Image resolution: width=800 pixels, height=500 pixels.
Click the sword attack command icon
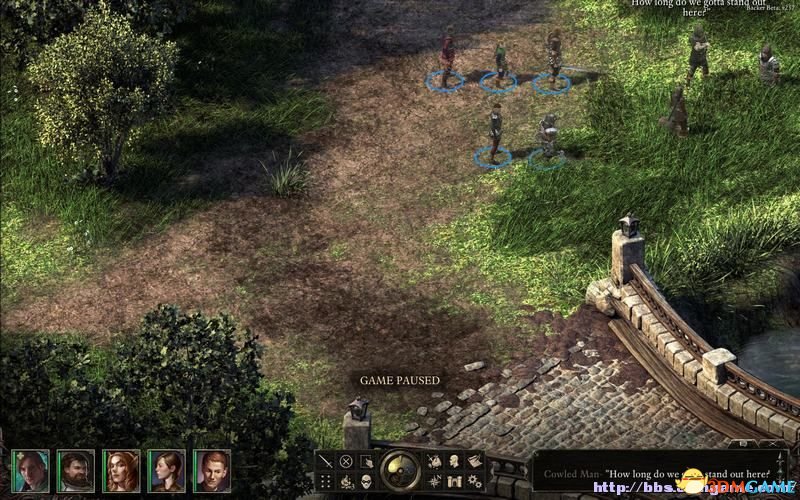tap(326, 461)
